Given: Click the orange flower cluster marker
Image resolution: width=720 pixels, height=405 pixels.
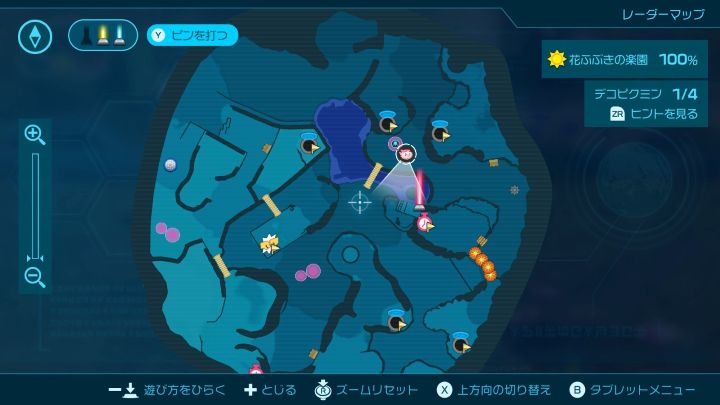Looking at the screenshot, I should point(482,262).
